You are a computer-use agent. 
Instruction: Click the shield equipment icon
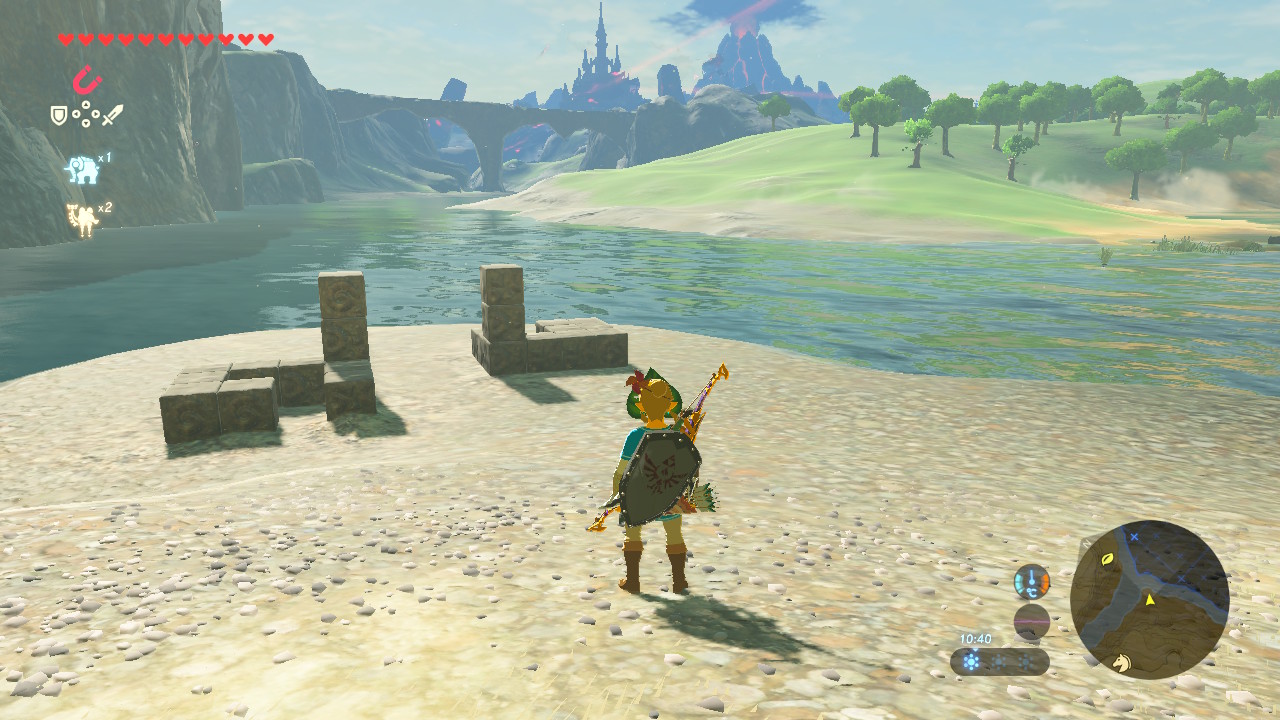[x=59, y=116]
